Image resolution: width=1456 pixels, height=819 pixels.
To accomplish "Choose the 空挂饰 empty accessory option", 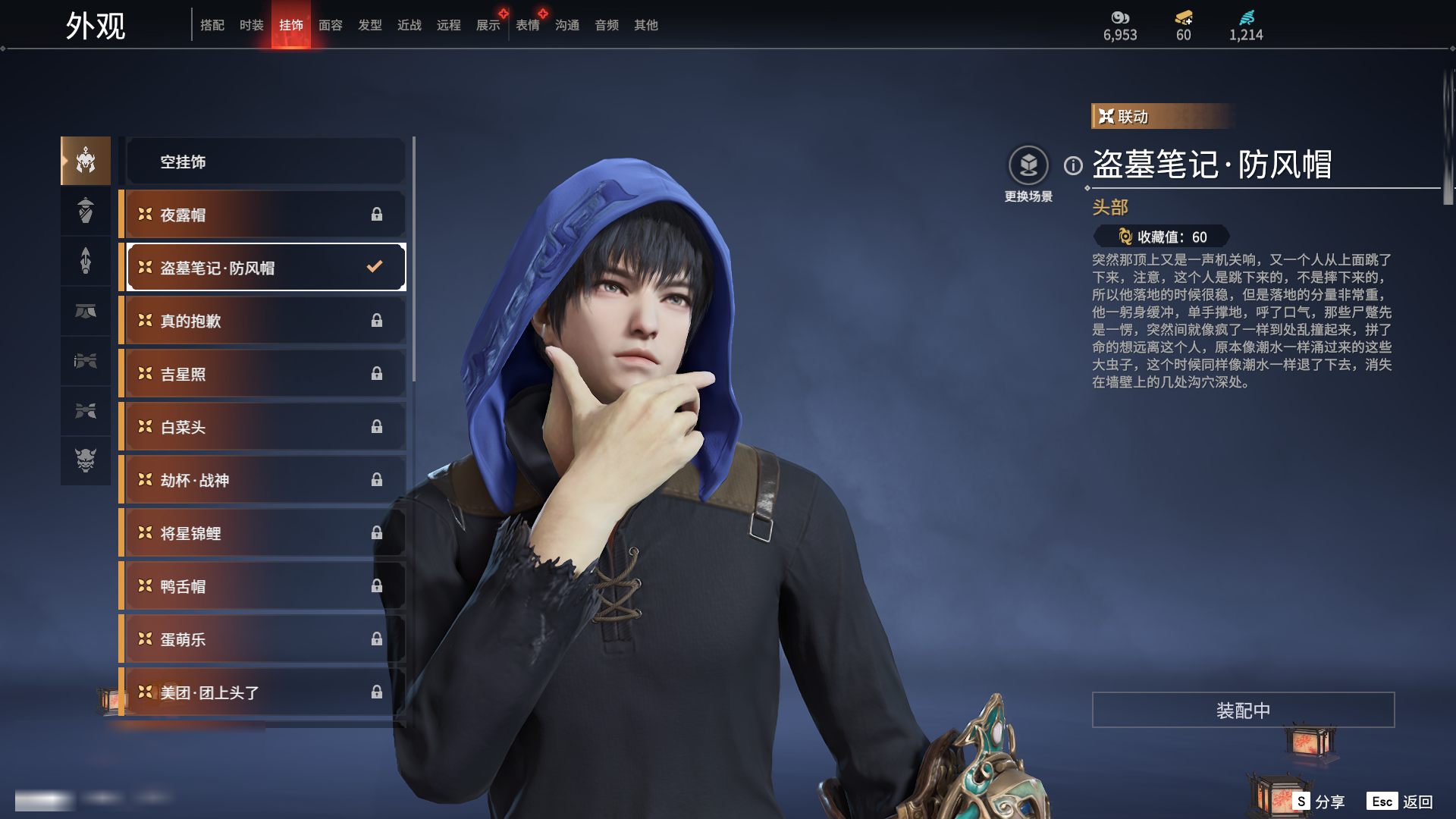I will click(x=265, y=162).
